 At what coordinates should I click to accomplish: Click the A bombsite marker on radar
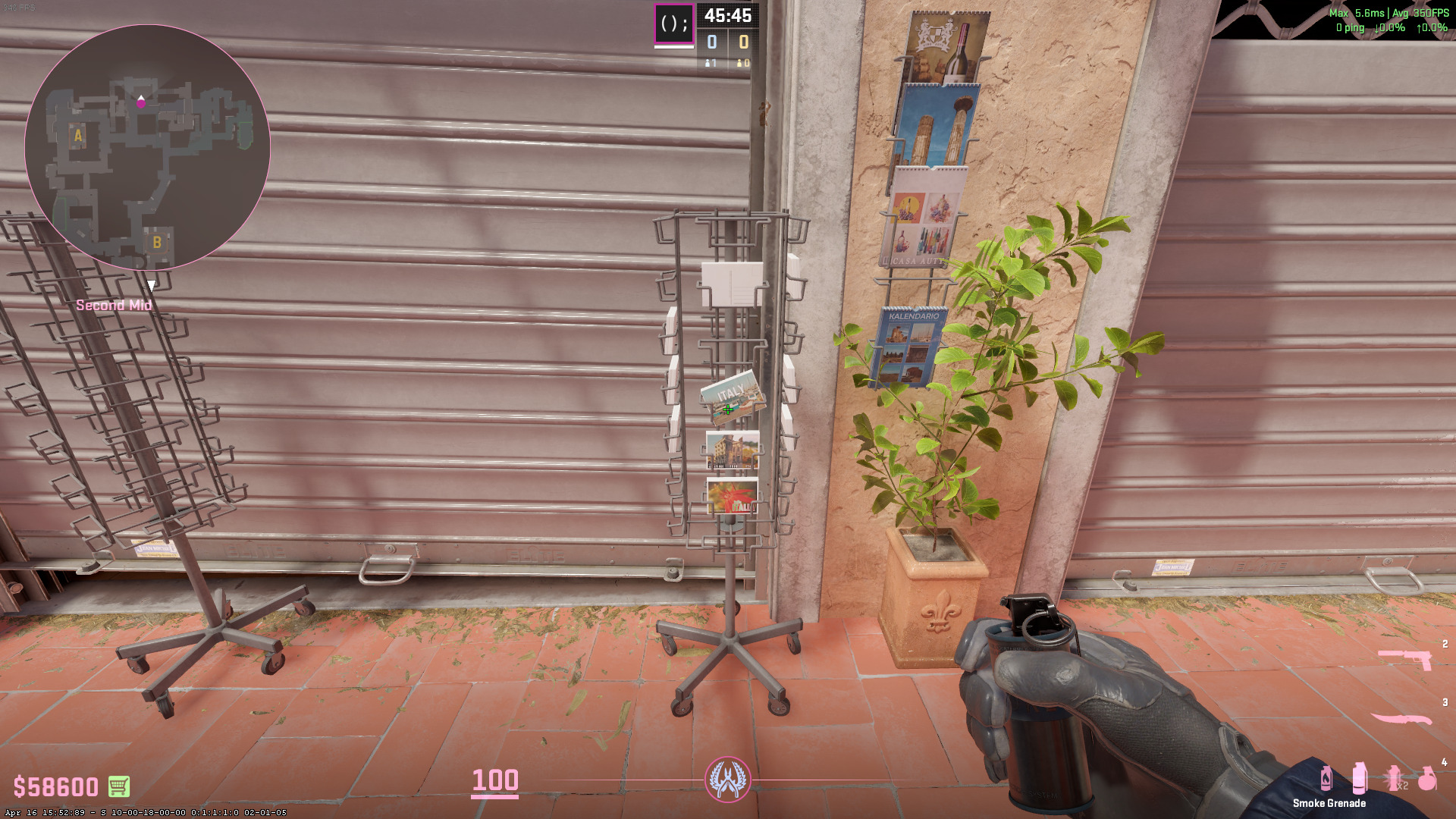(x=78, y=136)
